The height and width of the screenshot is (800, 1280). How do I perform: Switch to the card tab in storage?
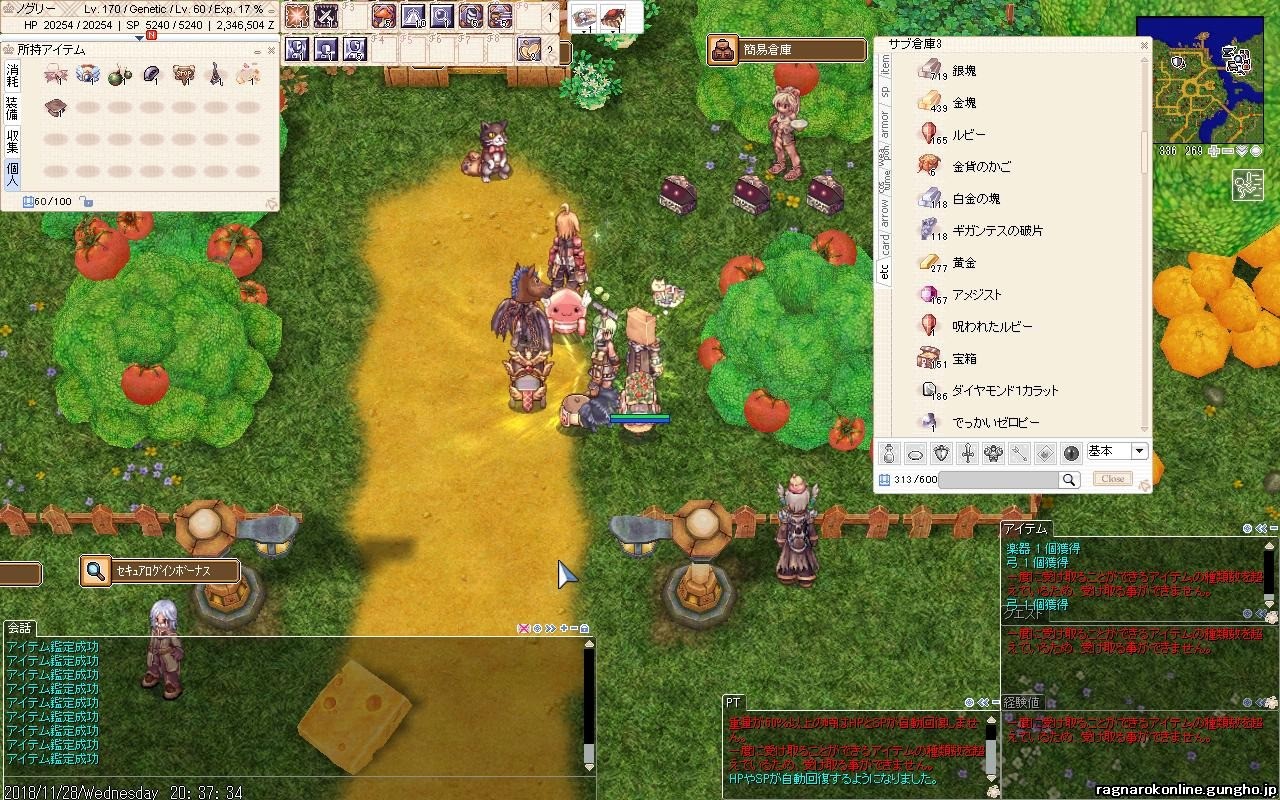pyautogui.click(x=884, y=243)
